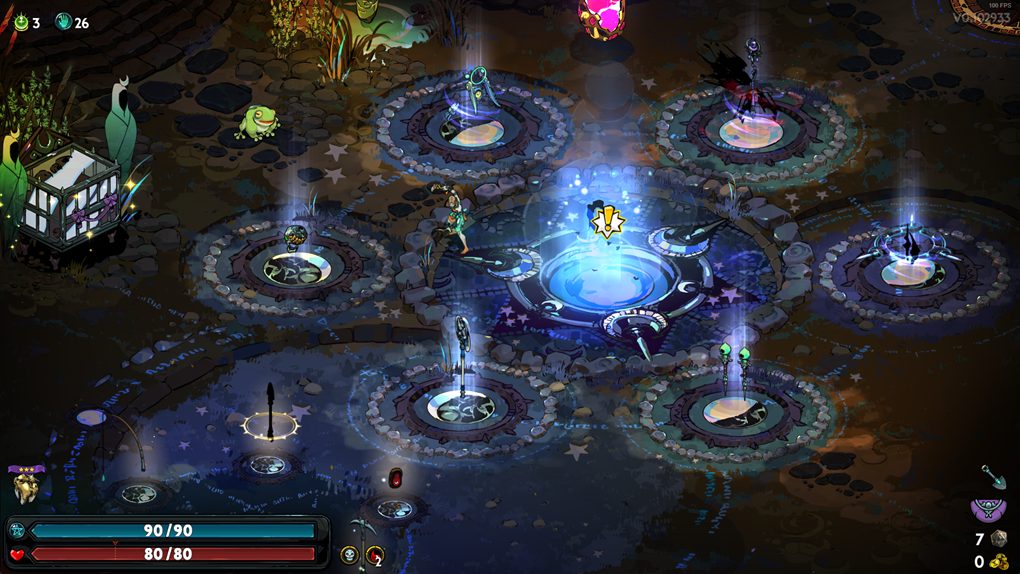
Task: Open the purple pouch icon
Action: (x=987, y=510)
